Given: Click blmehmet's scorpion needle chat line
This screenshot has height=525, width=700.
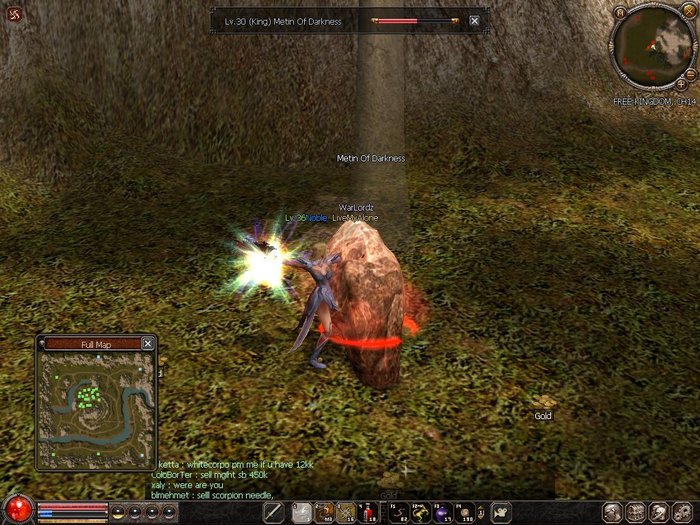Looking at the screenshot, I should tap(212, 495).
